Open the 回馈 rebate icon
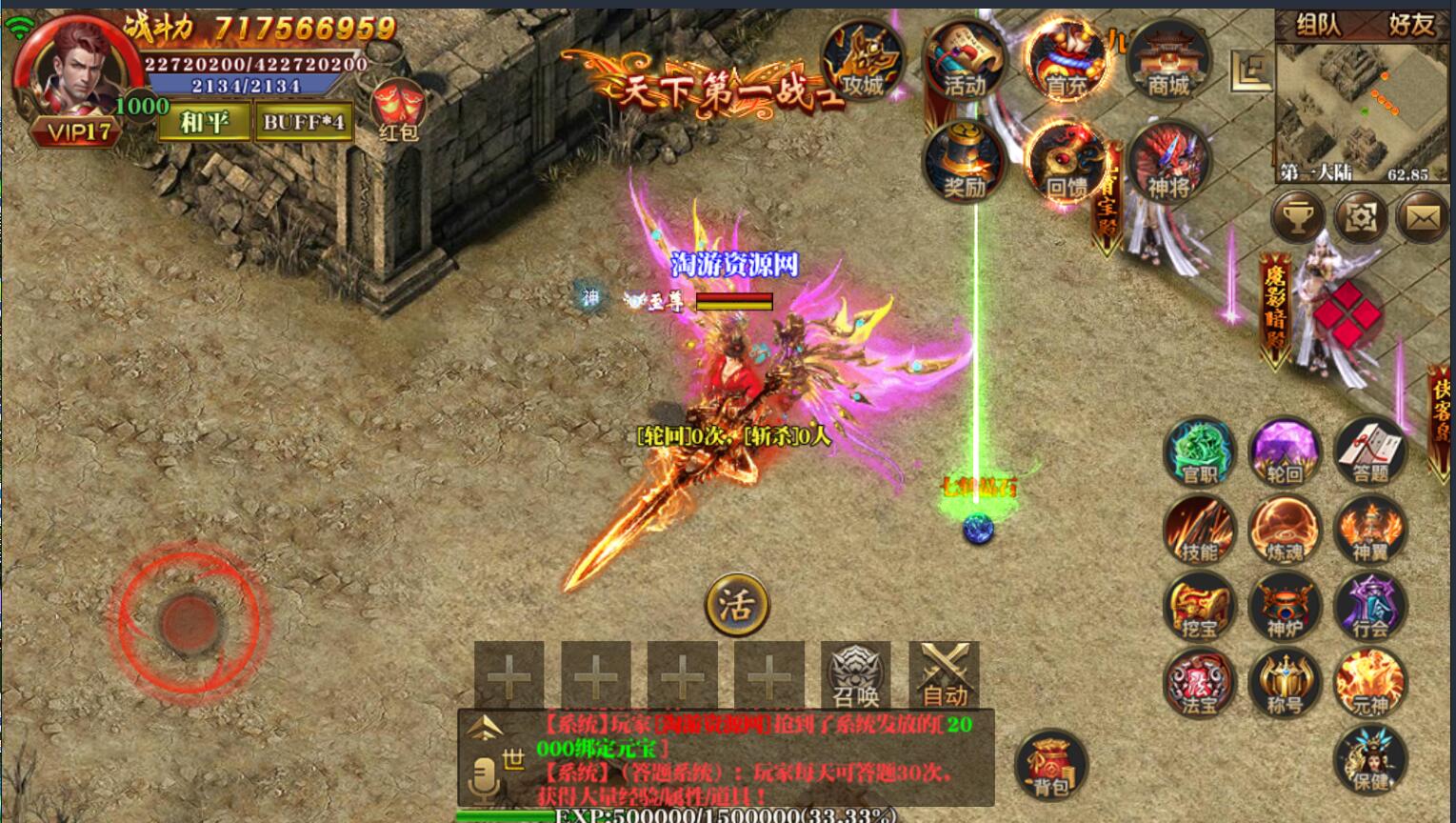 [1067, 162]
